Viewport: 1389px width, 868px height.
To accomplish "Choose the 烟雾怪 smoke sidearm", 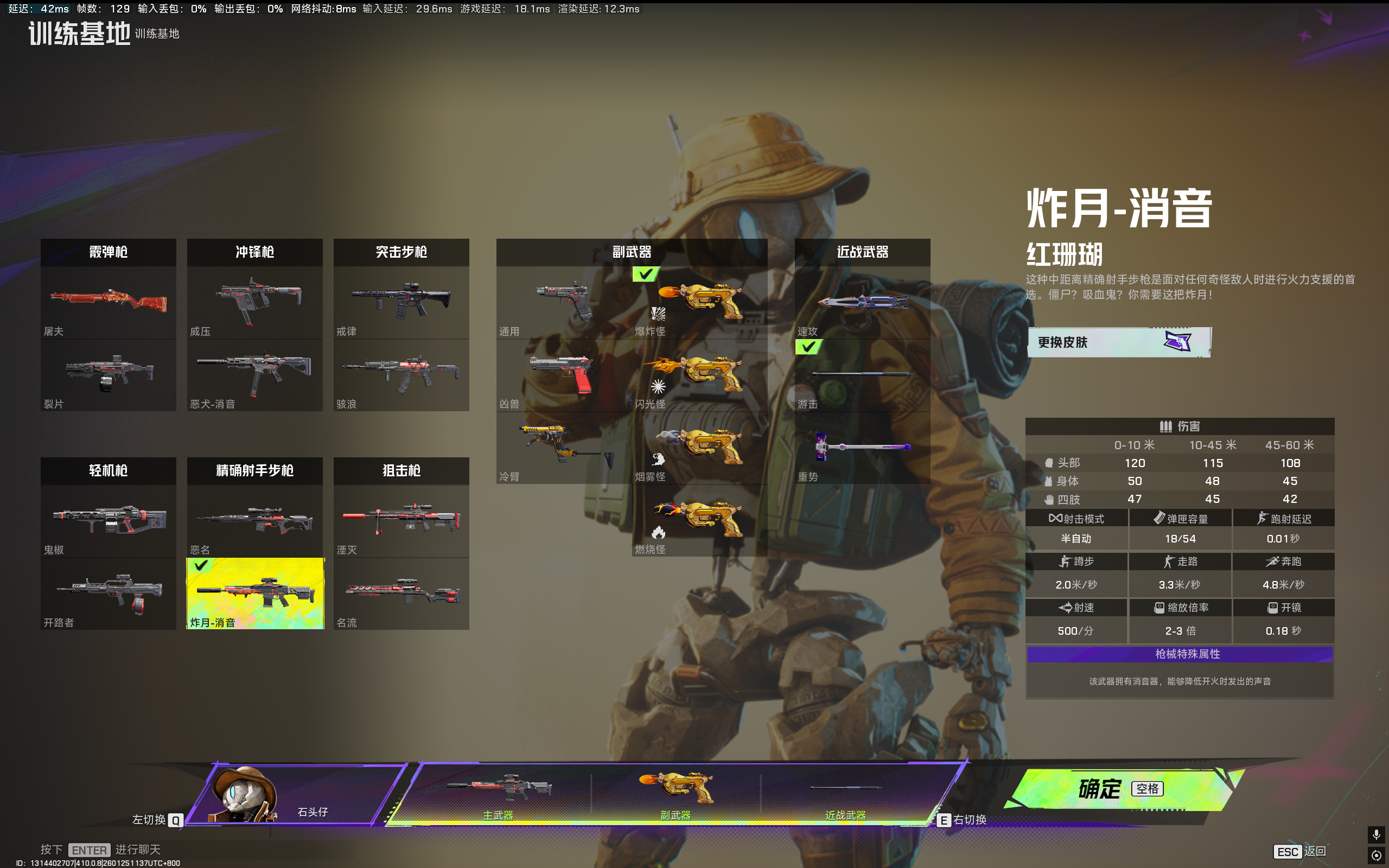I will [699, 448].
